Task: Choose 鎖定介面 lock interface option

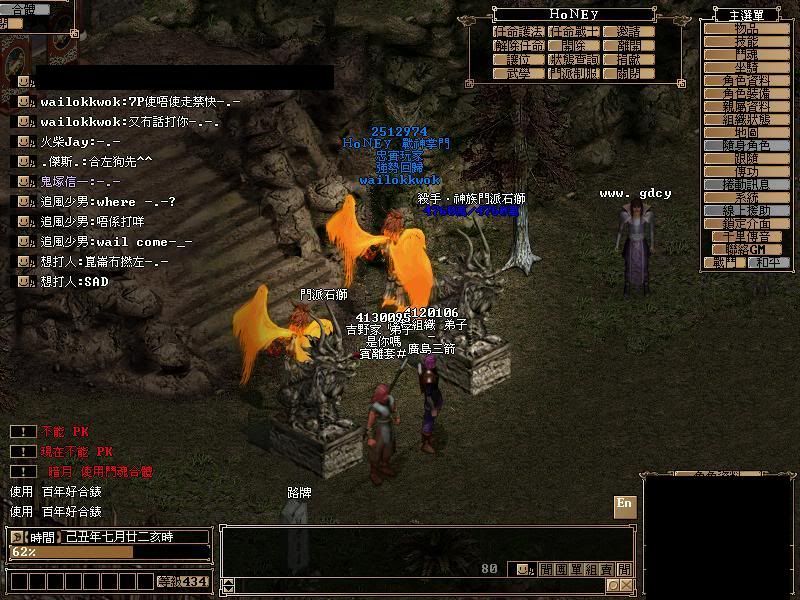Action: [x=746, y=224]
